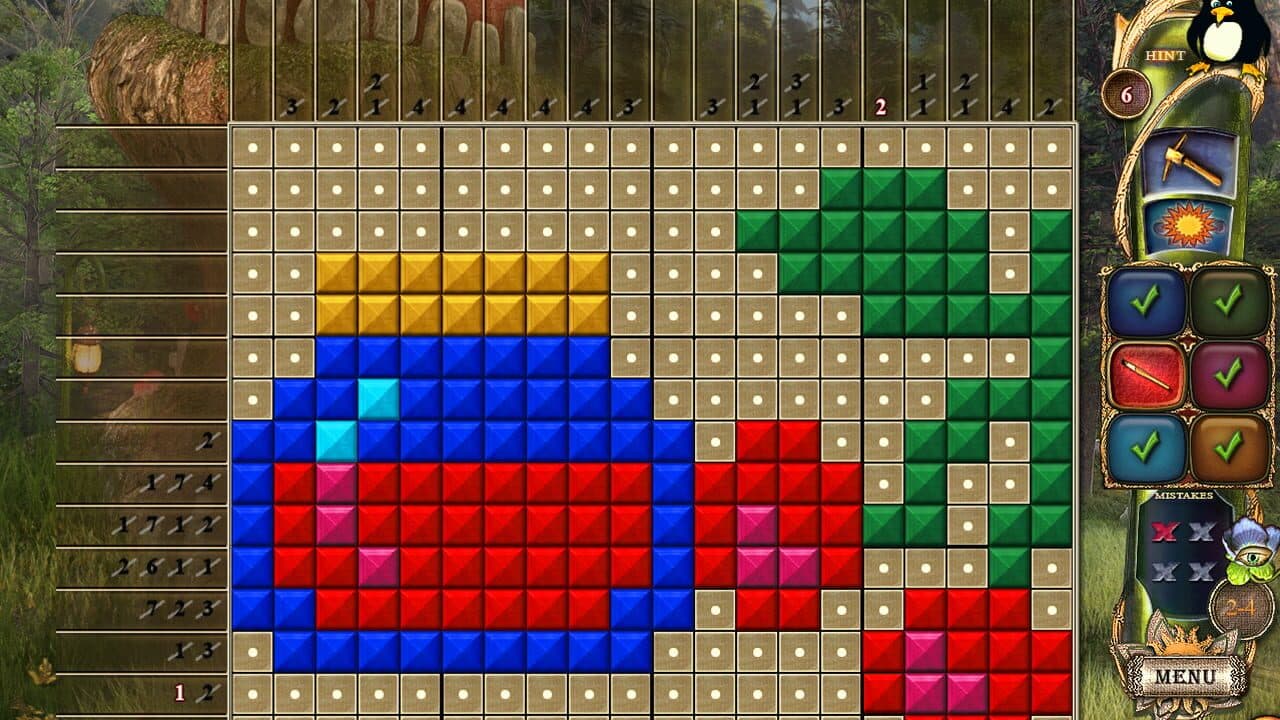Viewport: 1280px width, 720px height.
Task: Click the pen icon on the red swatch
Action: (x=1147, y=372)
